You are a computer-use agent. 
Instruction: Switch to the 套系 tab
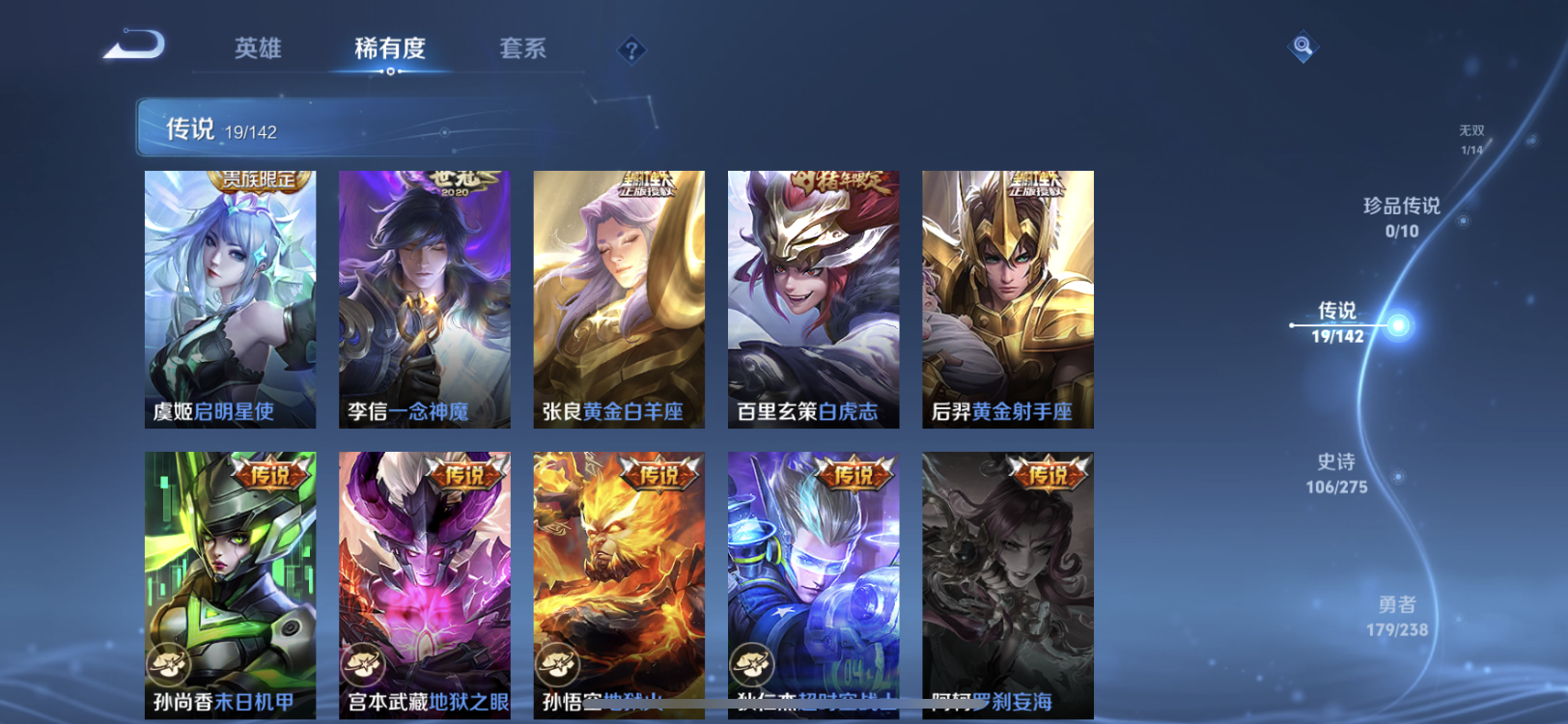pyautogui.click(x=522, y=49)
